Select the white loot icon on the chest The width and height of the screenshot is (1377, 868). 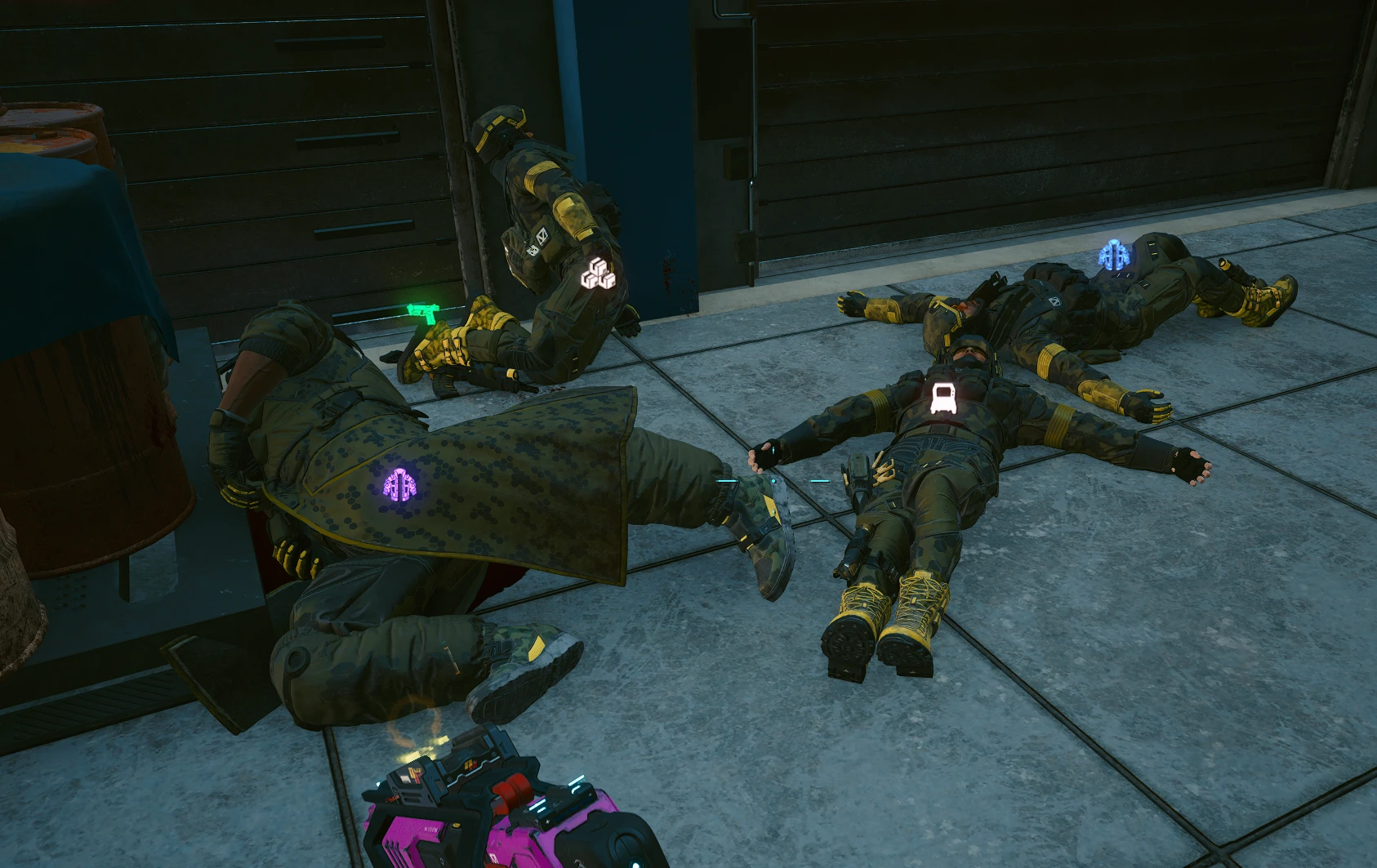pyautogui.click(x=943, y=396)
